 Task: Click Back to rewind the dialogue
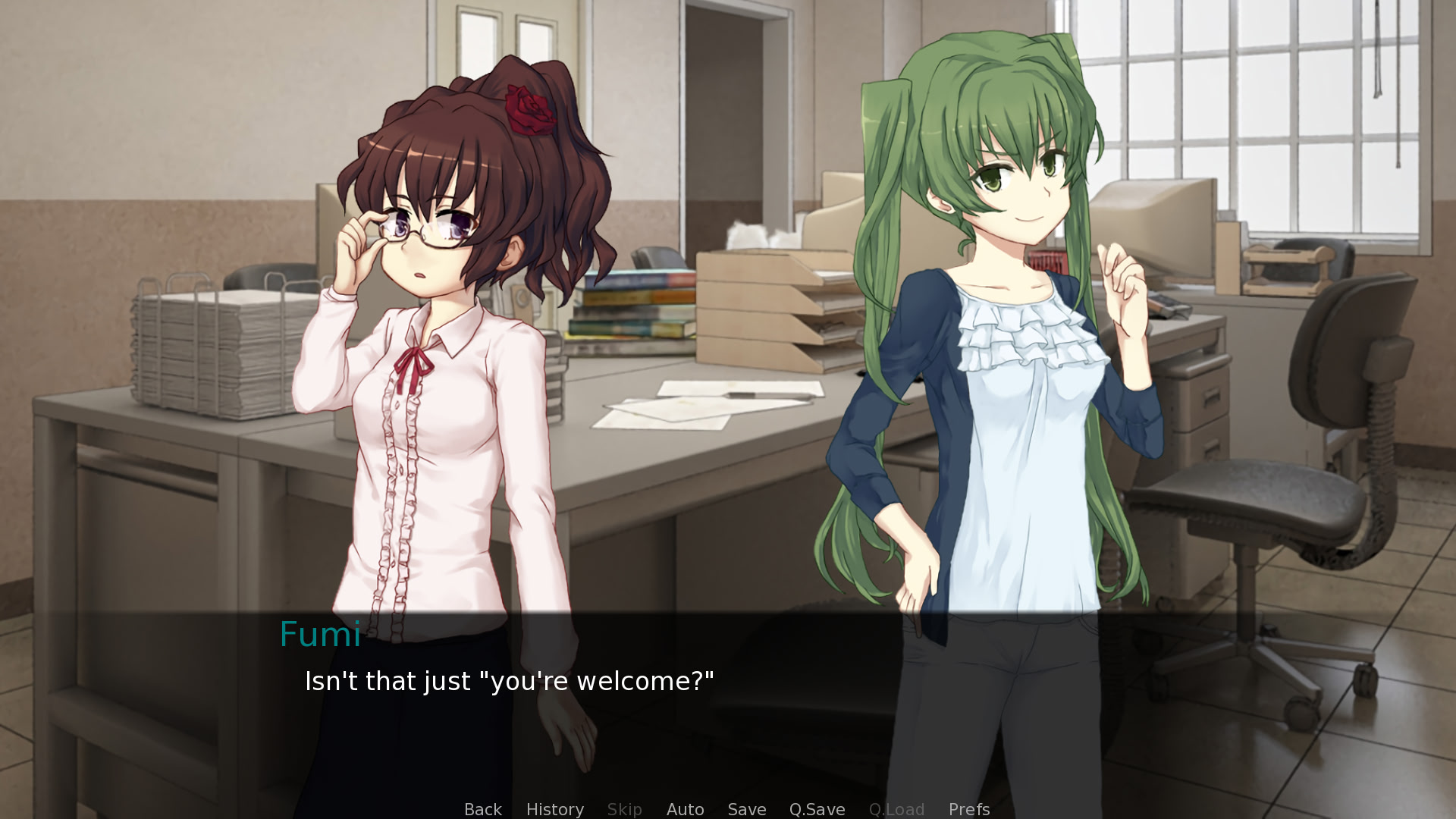click(482, 809)
